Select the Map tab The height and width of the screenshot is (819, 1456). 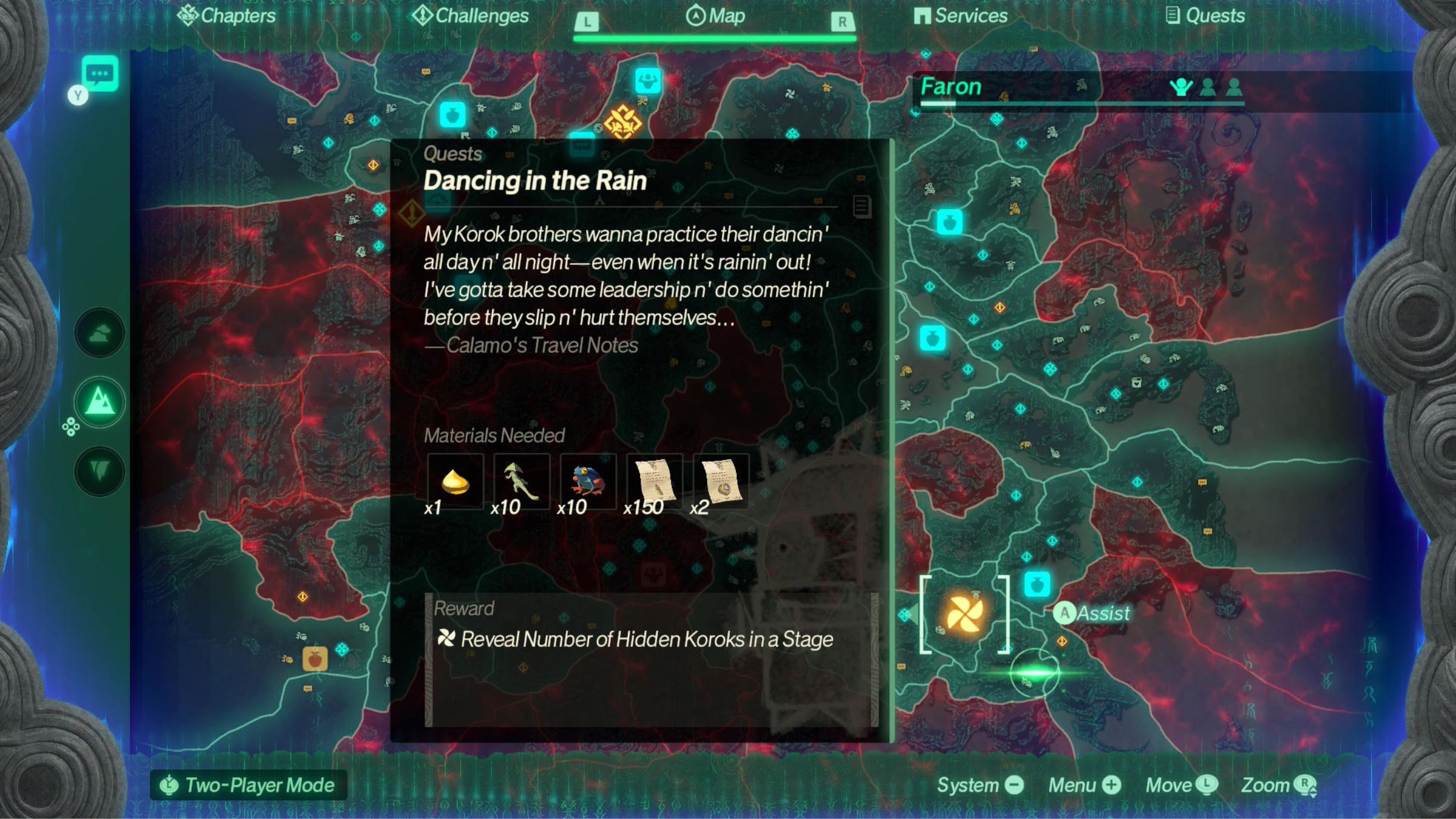point(715,16)
